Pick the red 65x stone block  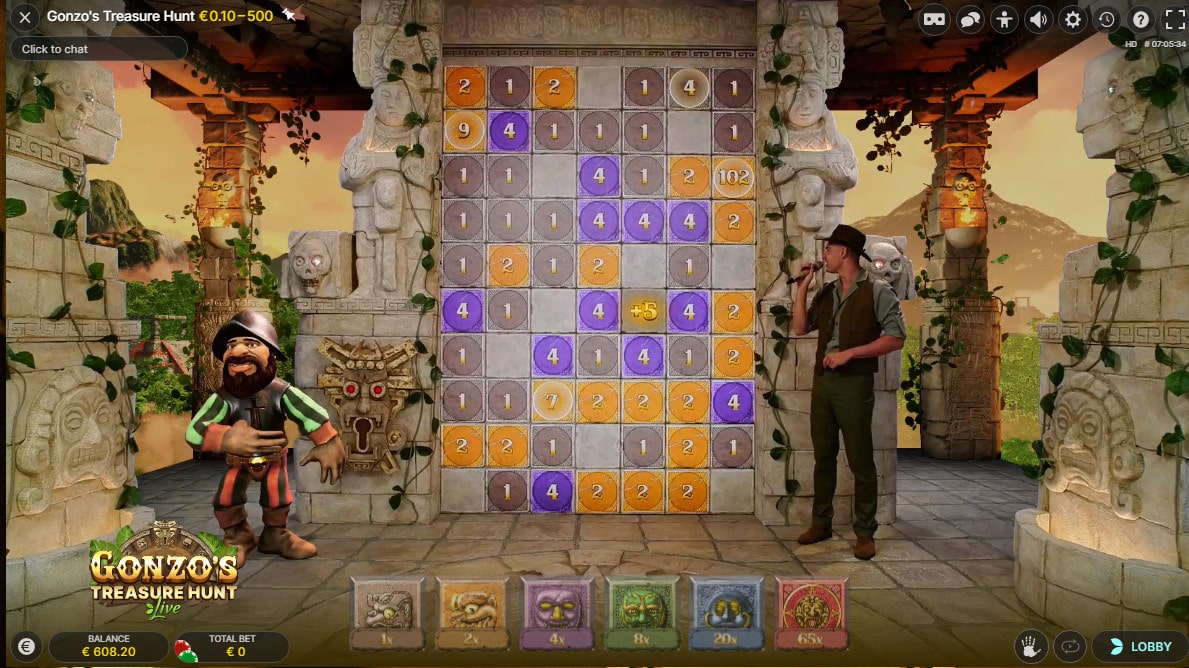(x=811, y=611)
